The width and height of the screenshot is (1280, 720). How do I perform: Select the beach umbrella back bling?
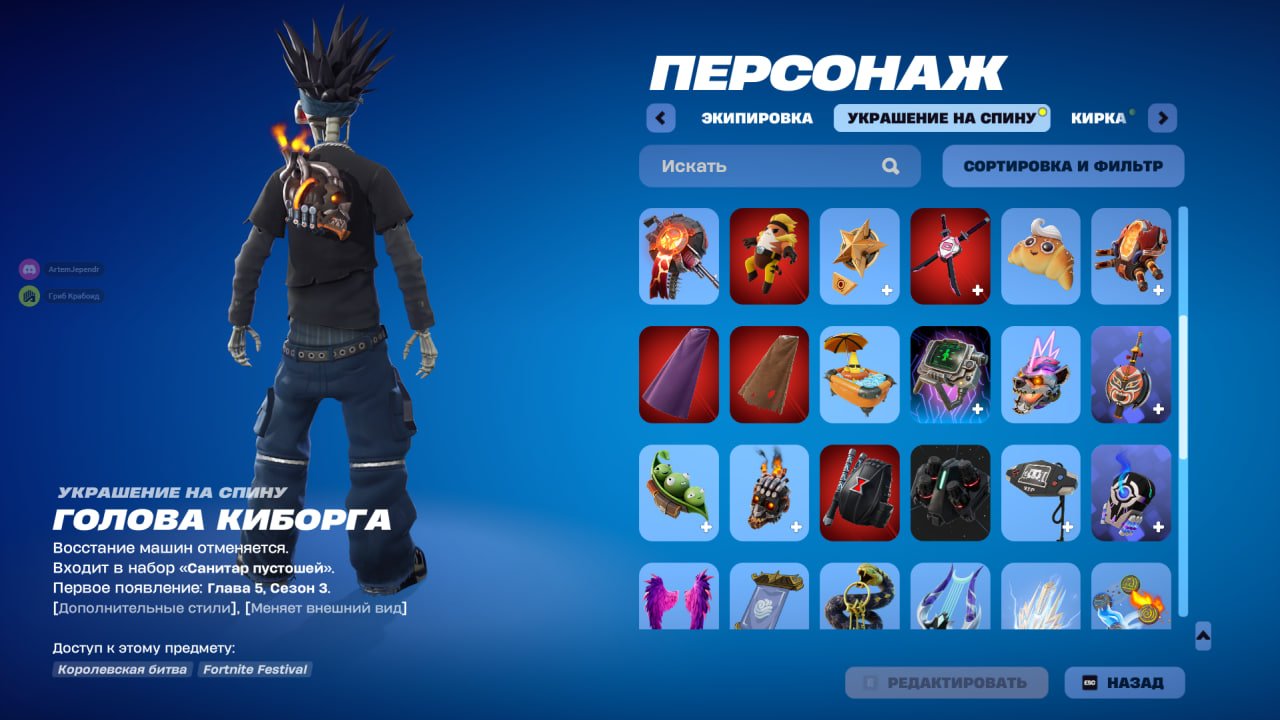click(x=859, y=375)
